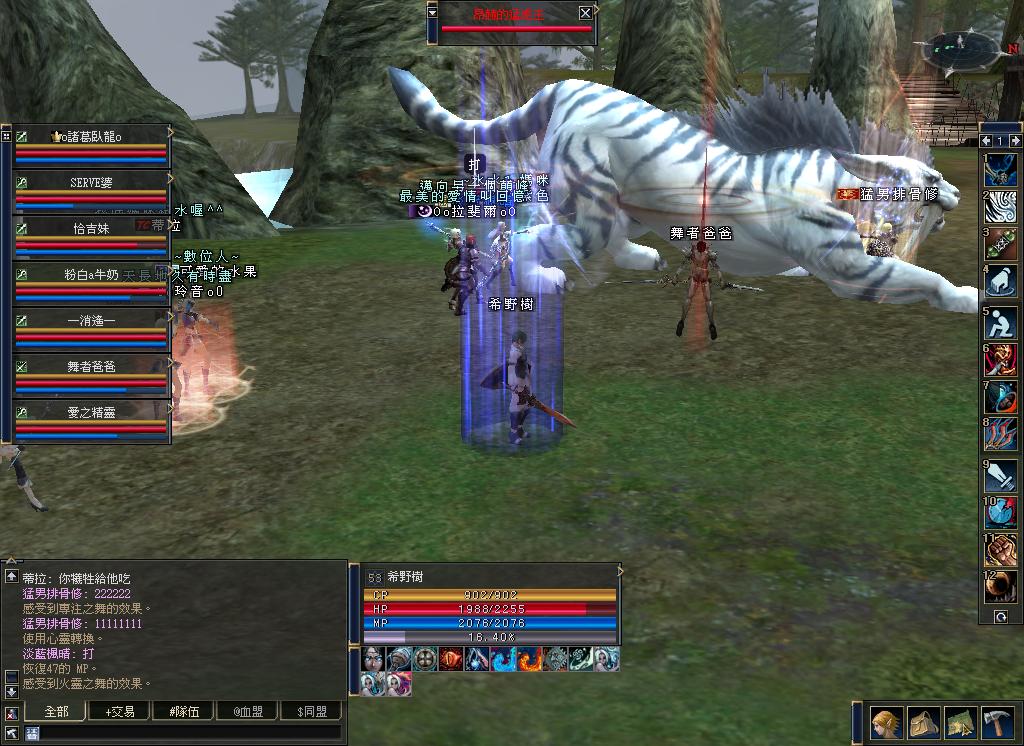Target party member 怡吉妹

click(91, 229)
